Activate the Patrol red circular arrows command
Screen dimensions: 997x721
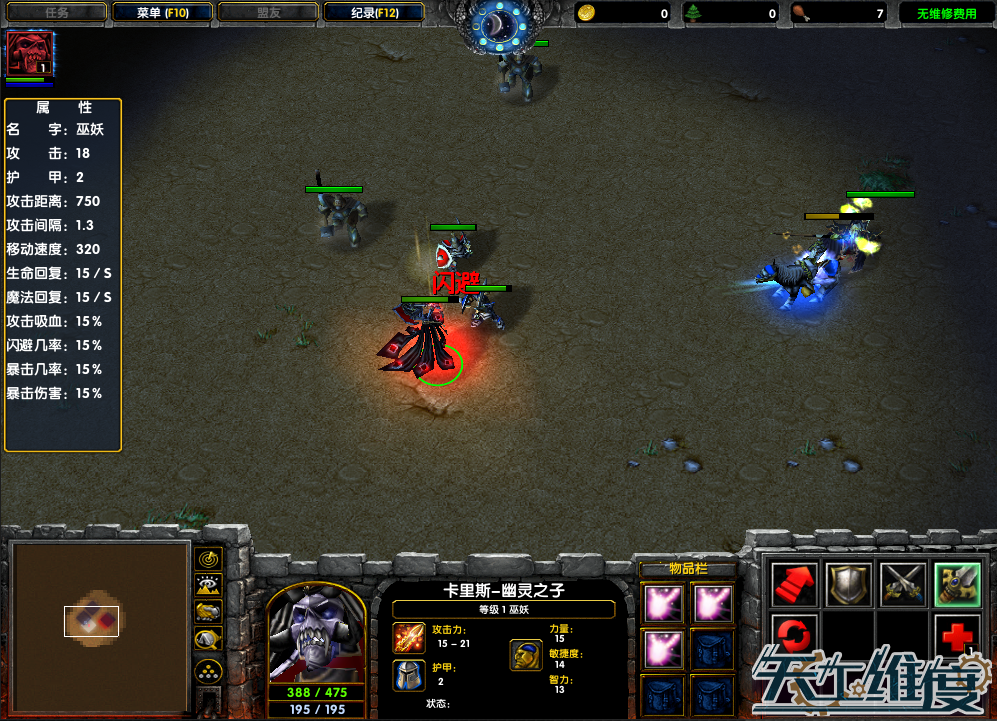[x=795, y=636]
